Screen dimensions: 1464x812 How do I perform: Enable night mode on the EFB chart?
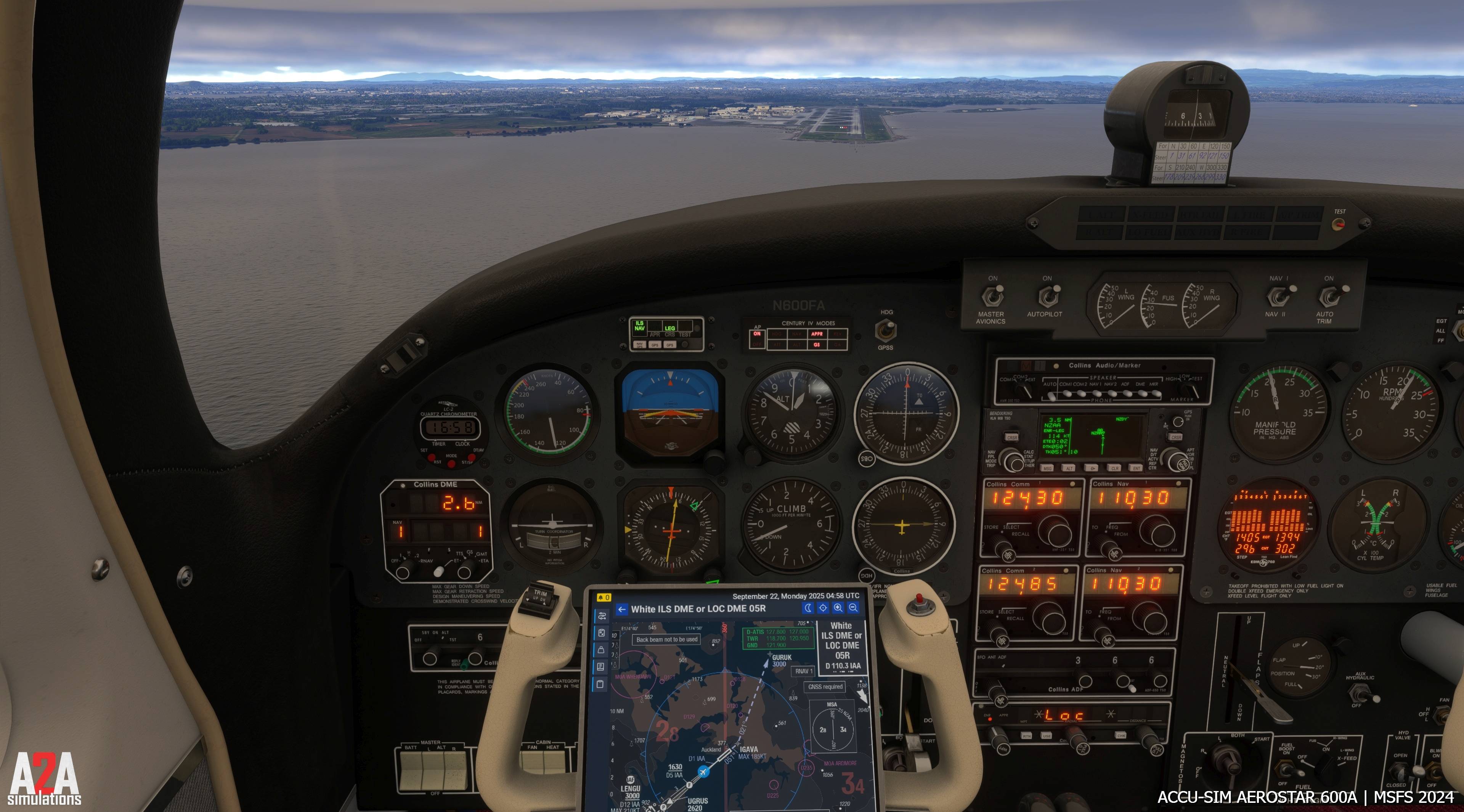[809, 608]
